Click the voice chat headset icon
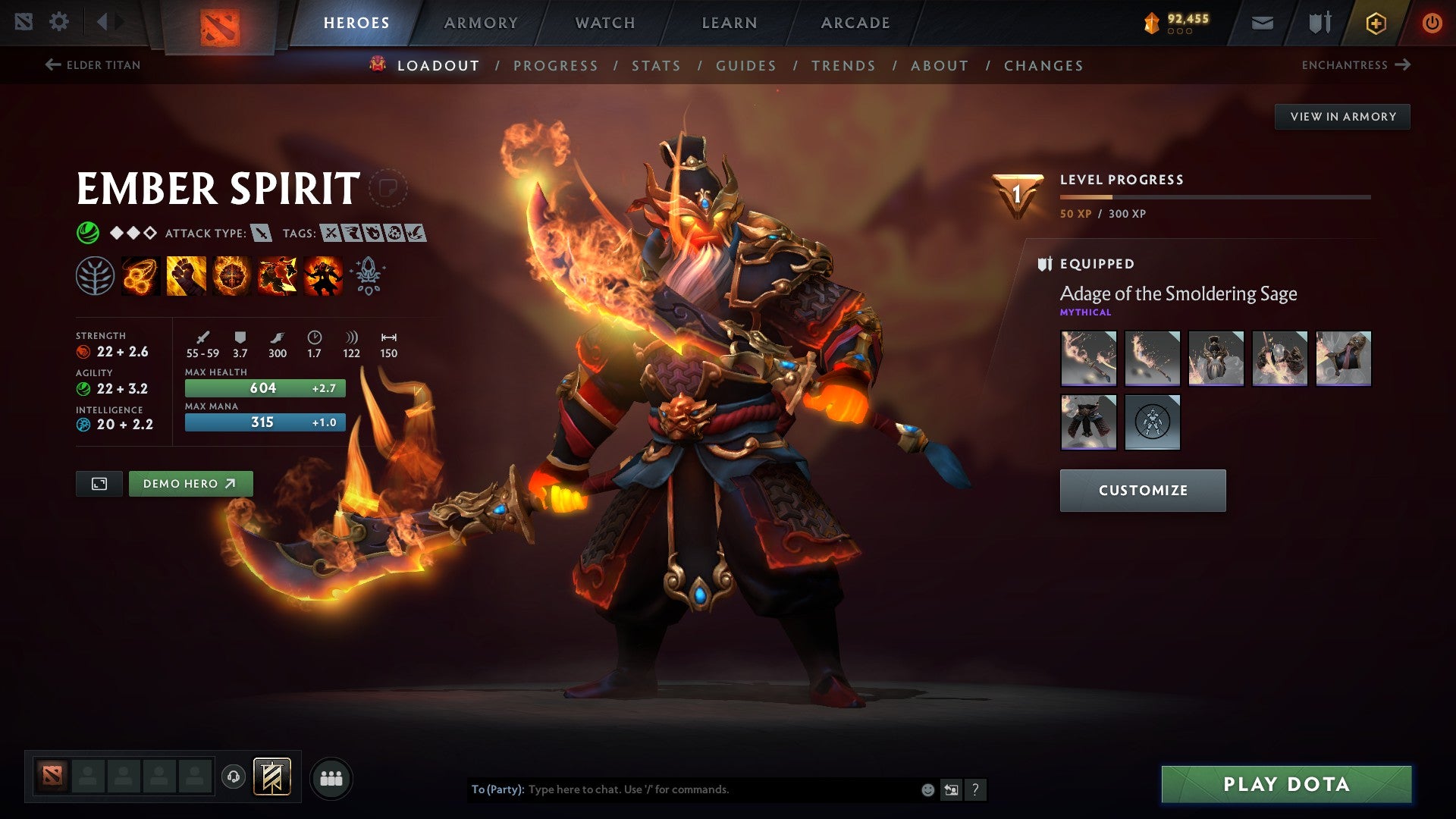Screen dimensions: 1456x819 233,777
